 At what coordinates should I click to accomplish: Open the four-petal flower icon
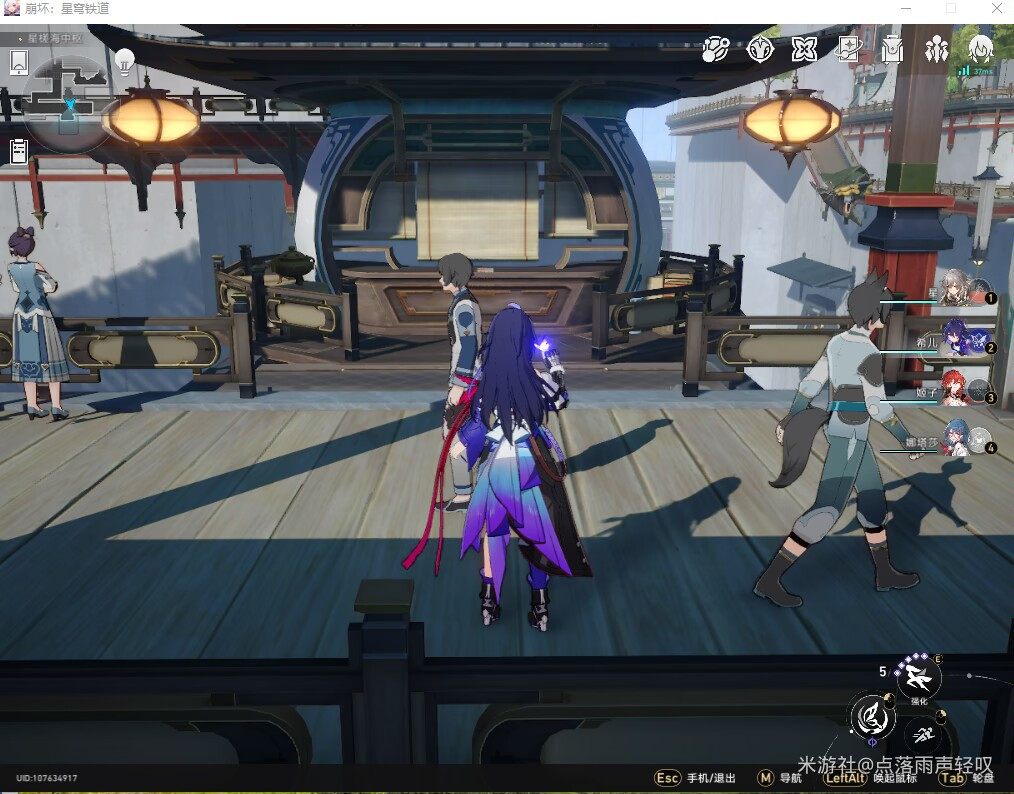click(x=805, y=48)
